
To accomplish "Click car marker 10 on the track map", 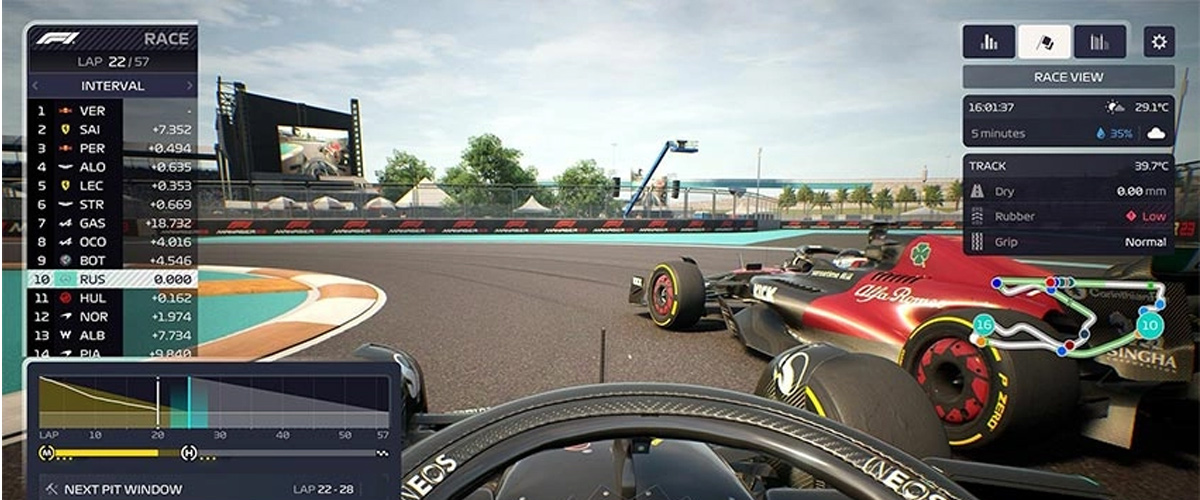I will pyautogui.click(x=1149, y=324).
